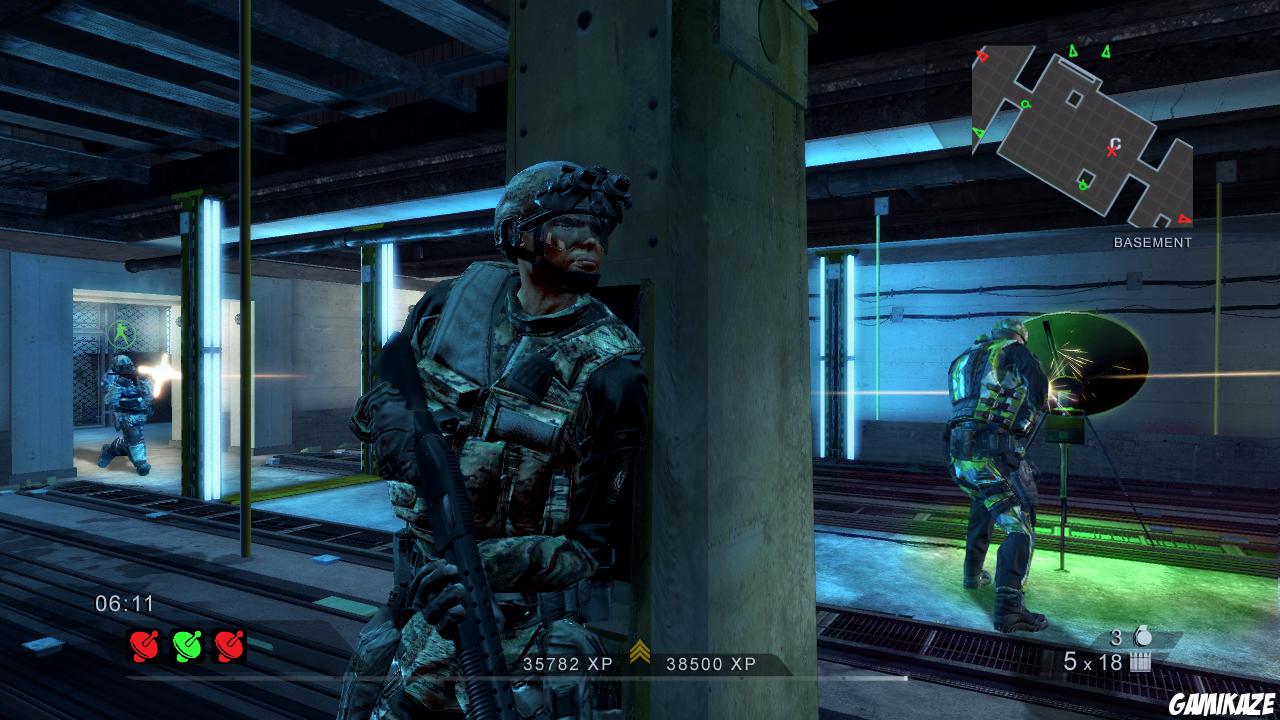
Task: Select the third red satellite dish icon
Action: [230, 645]
